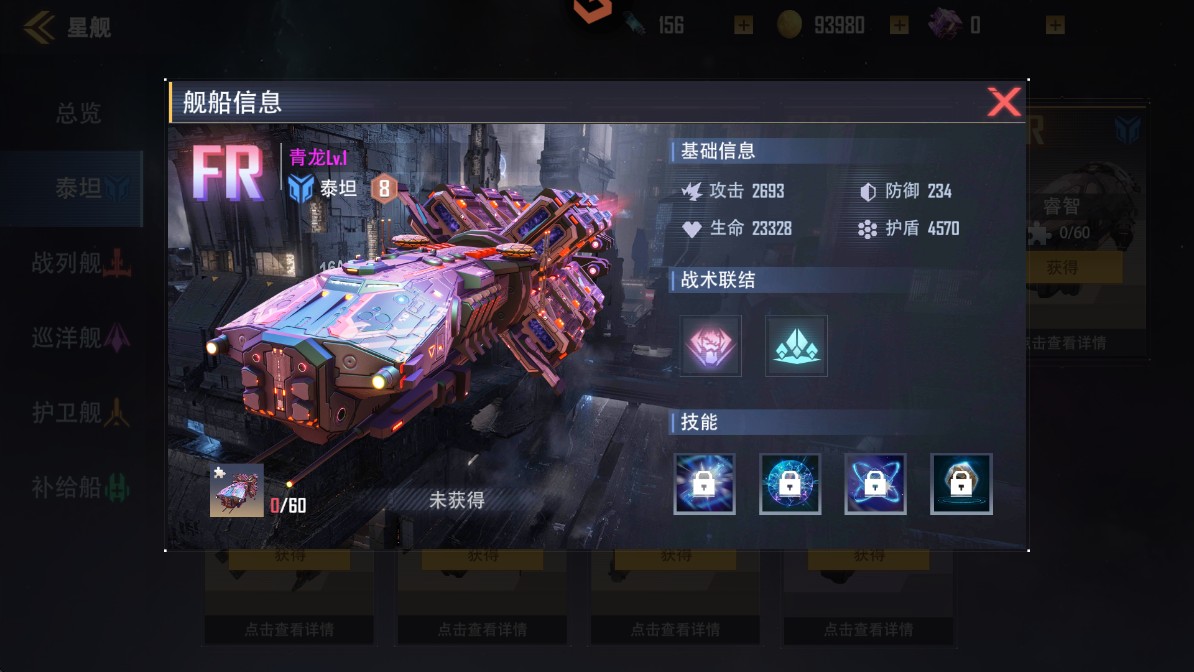Add purple crystals with the plus button
This screenshot has width=1194, height=672.
point(1055,25)
